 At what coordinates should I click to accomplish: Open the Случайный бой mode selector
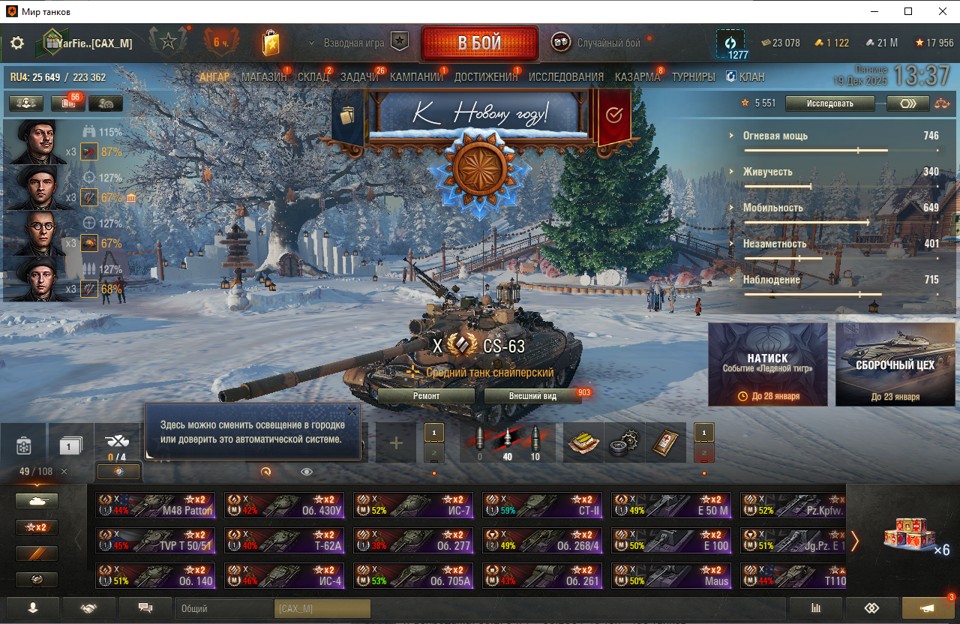600,43
